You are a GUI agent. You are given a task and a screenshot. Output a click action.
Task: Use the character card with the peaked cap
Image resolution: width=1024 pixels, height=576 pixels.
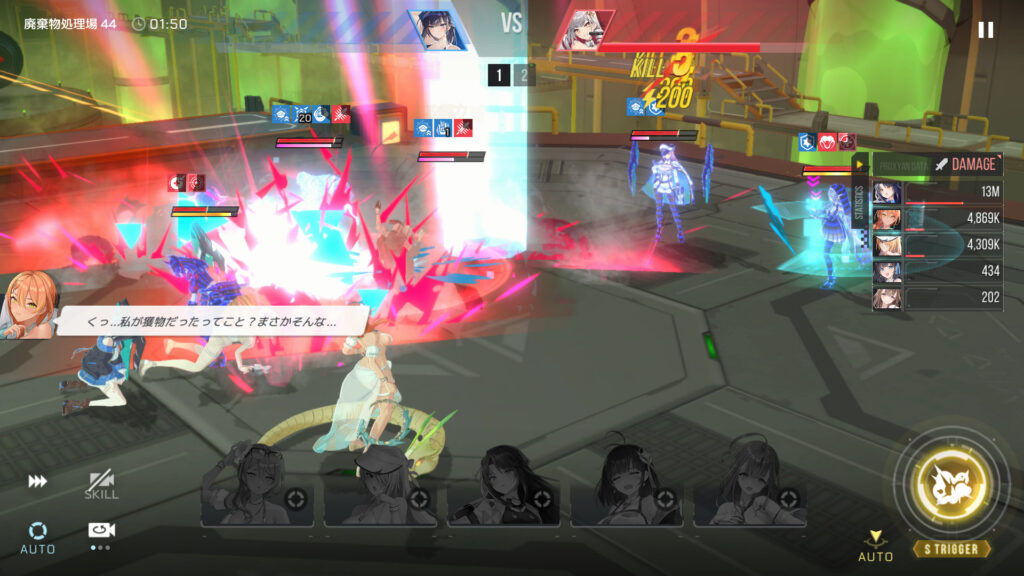click(x=380, y=487)
